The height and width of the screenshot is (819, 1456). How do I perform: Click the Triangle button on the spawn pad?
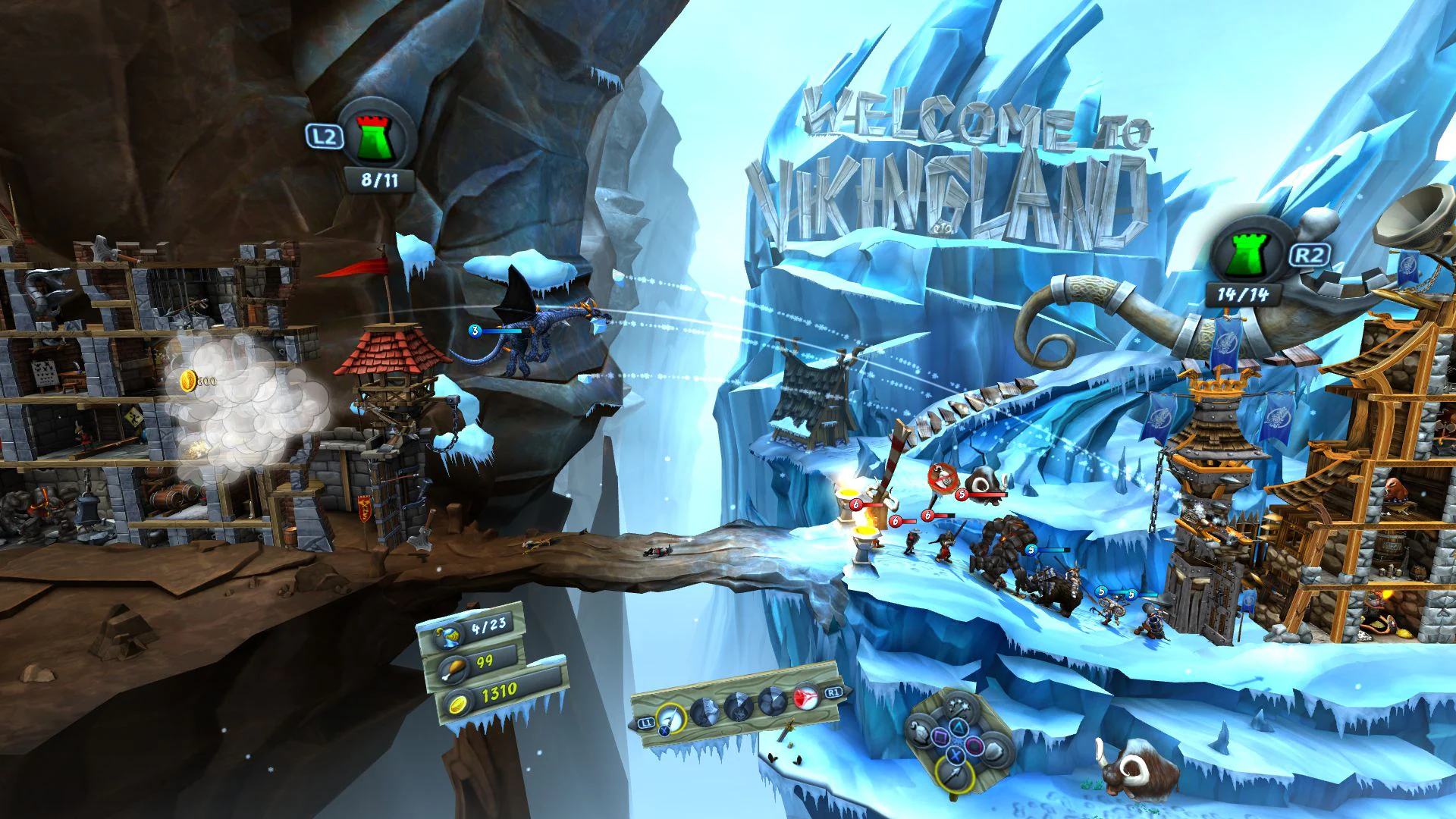(958, 726)
